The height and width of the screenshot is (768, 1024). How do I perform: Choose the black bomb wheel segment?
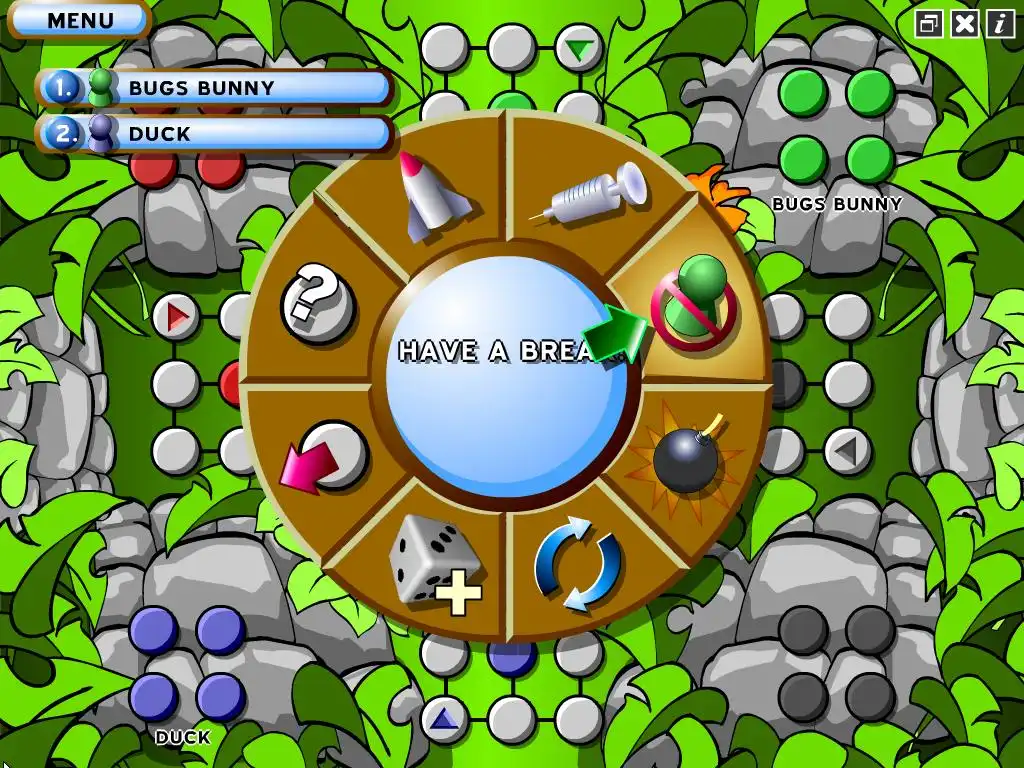point(686,456)
